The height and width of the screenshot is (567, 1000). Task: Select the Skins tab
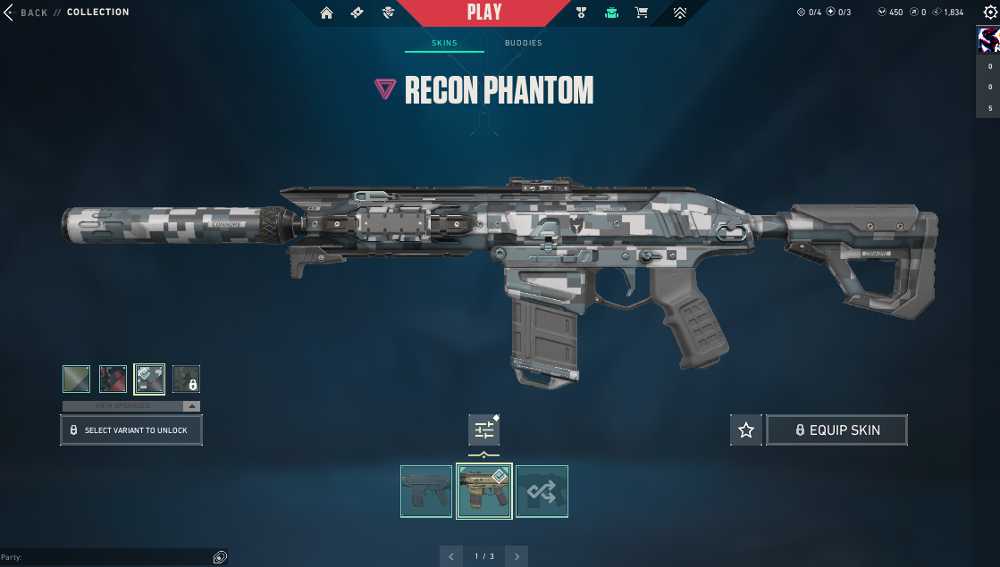(444, 43)
